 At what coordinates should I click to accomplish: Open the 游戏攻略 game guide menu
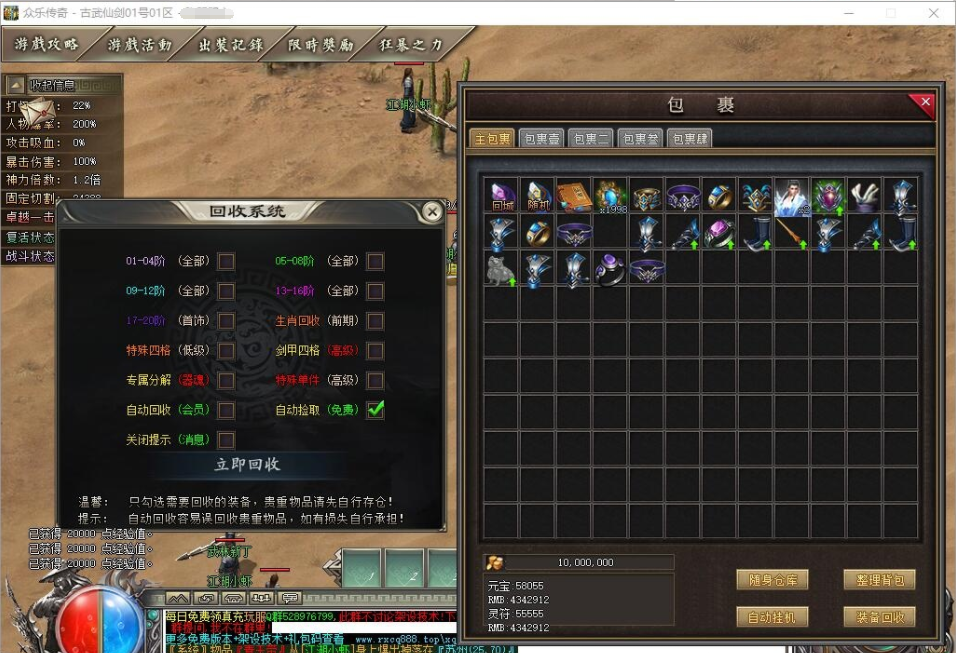click(x=47, y=45)
